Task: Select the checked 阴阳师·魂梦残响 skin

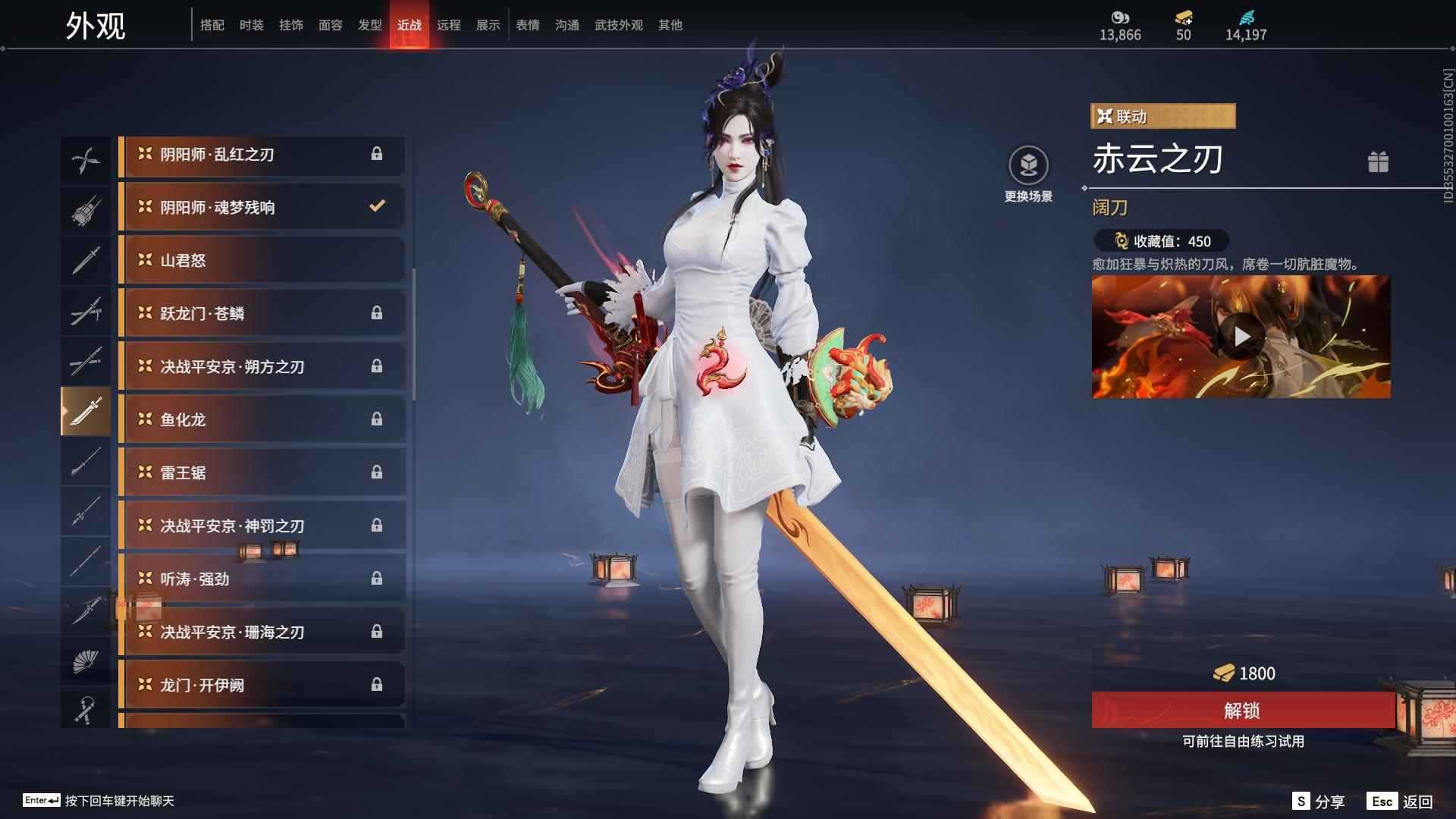Action: tap(262, 206)
